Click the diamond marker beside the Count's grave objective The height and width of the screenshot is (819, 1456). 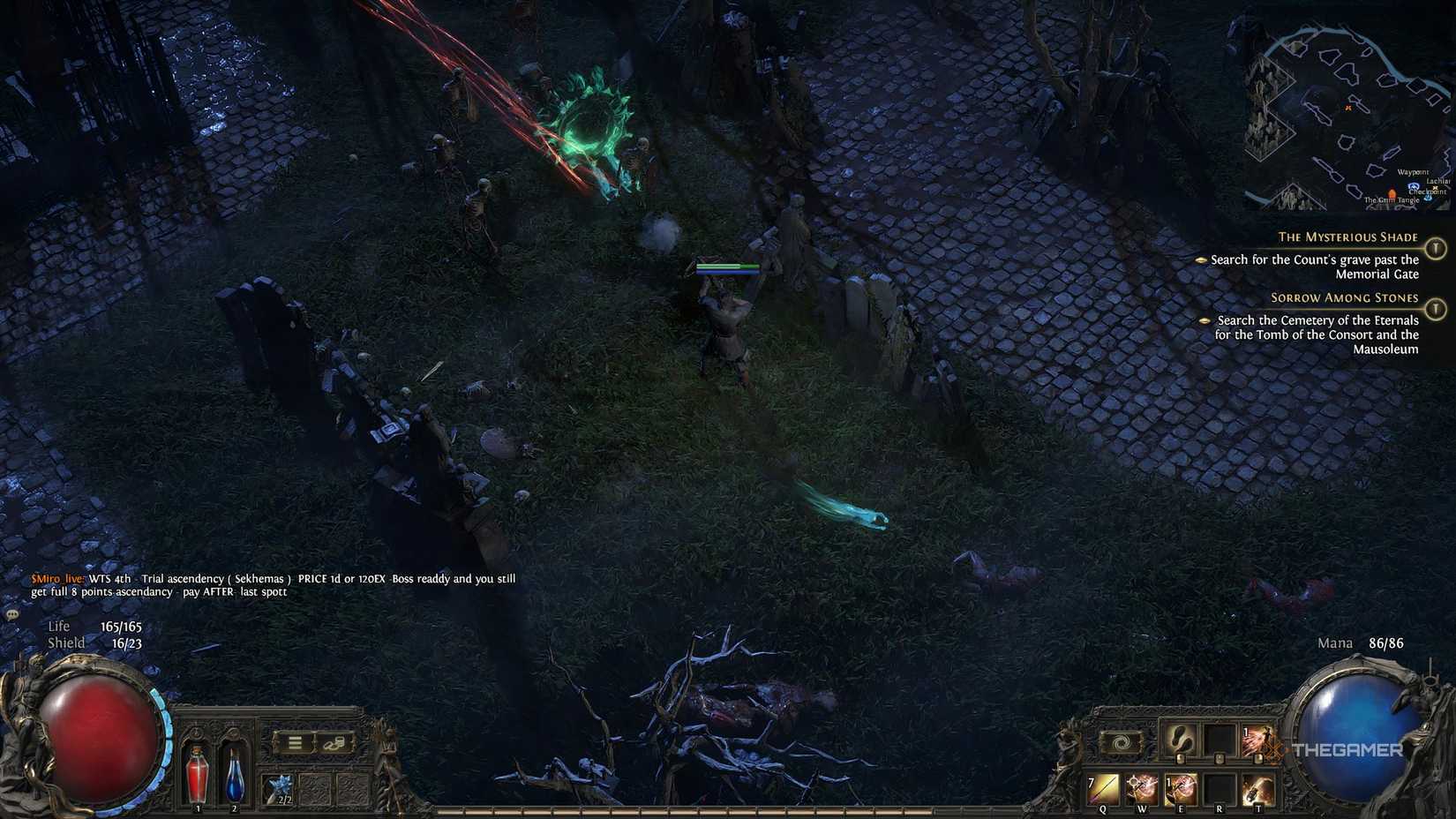(1201, 259)
